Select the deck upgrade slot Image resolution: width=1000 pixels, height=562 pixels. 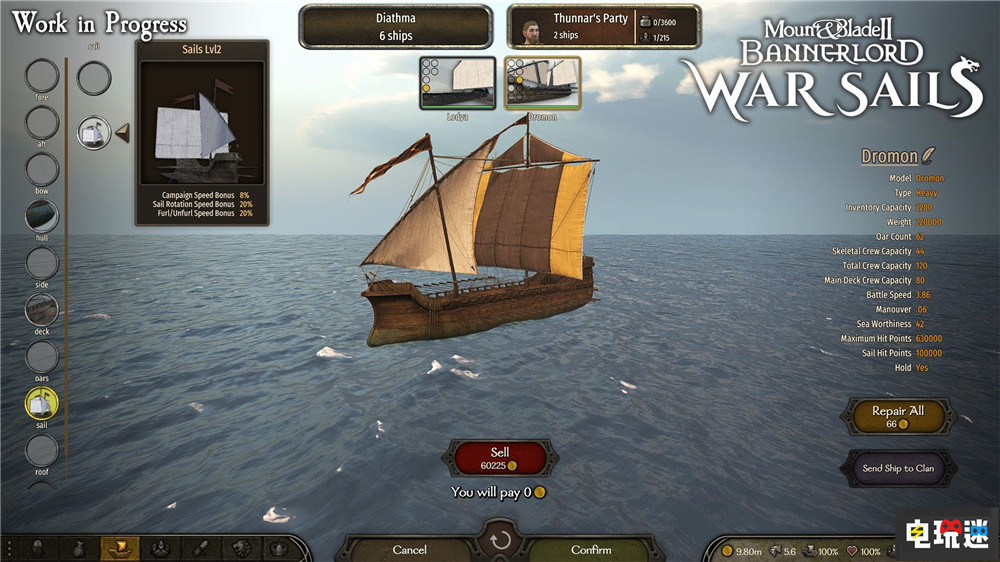point(42,310)
